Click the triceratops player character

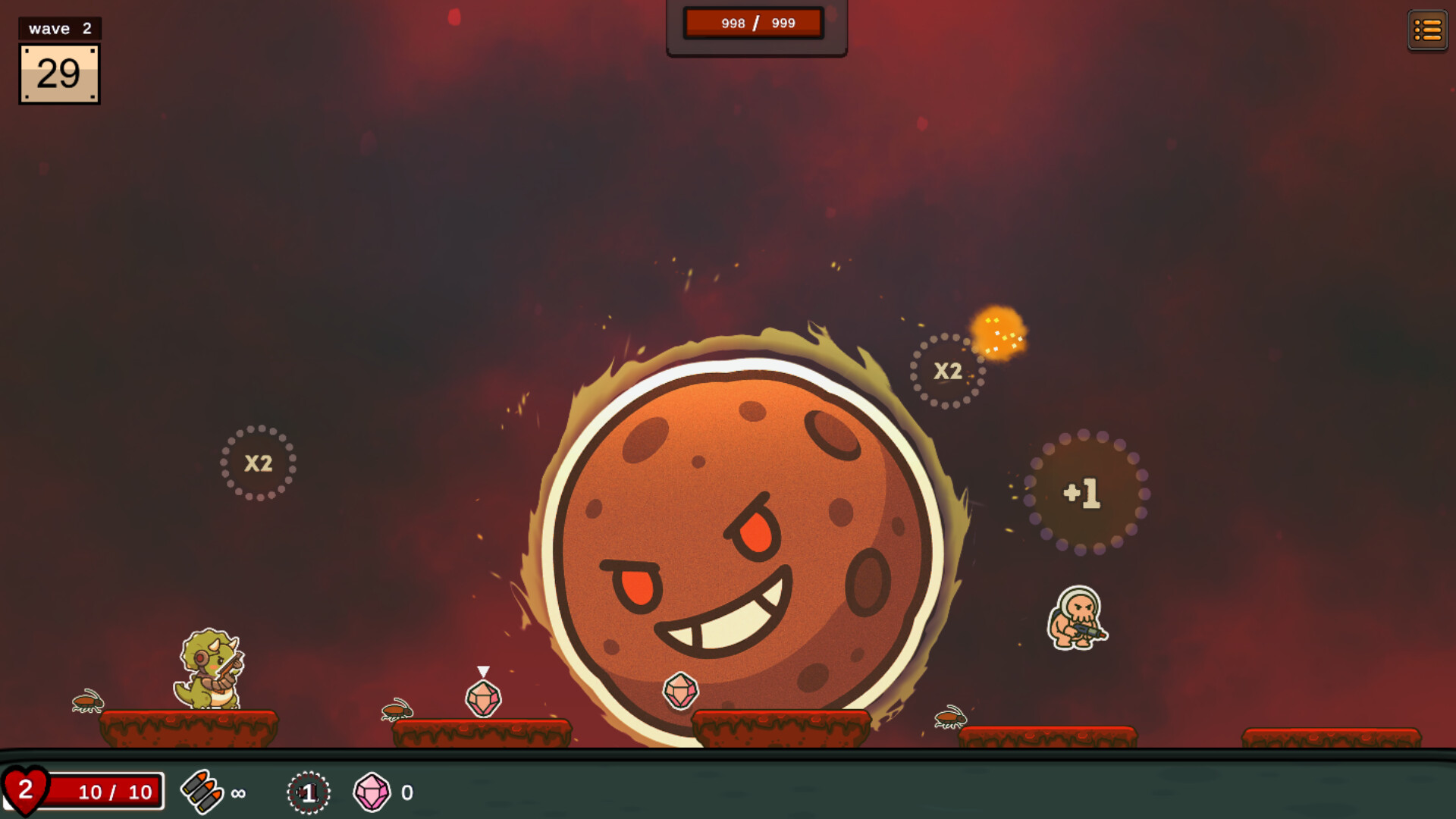point(211,667)
